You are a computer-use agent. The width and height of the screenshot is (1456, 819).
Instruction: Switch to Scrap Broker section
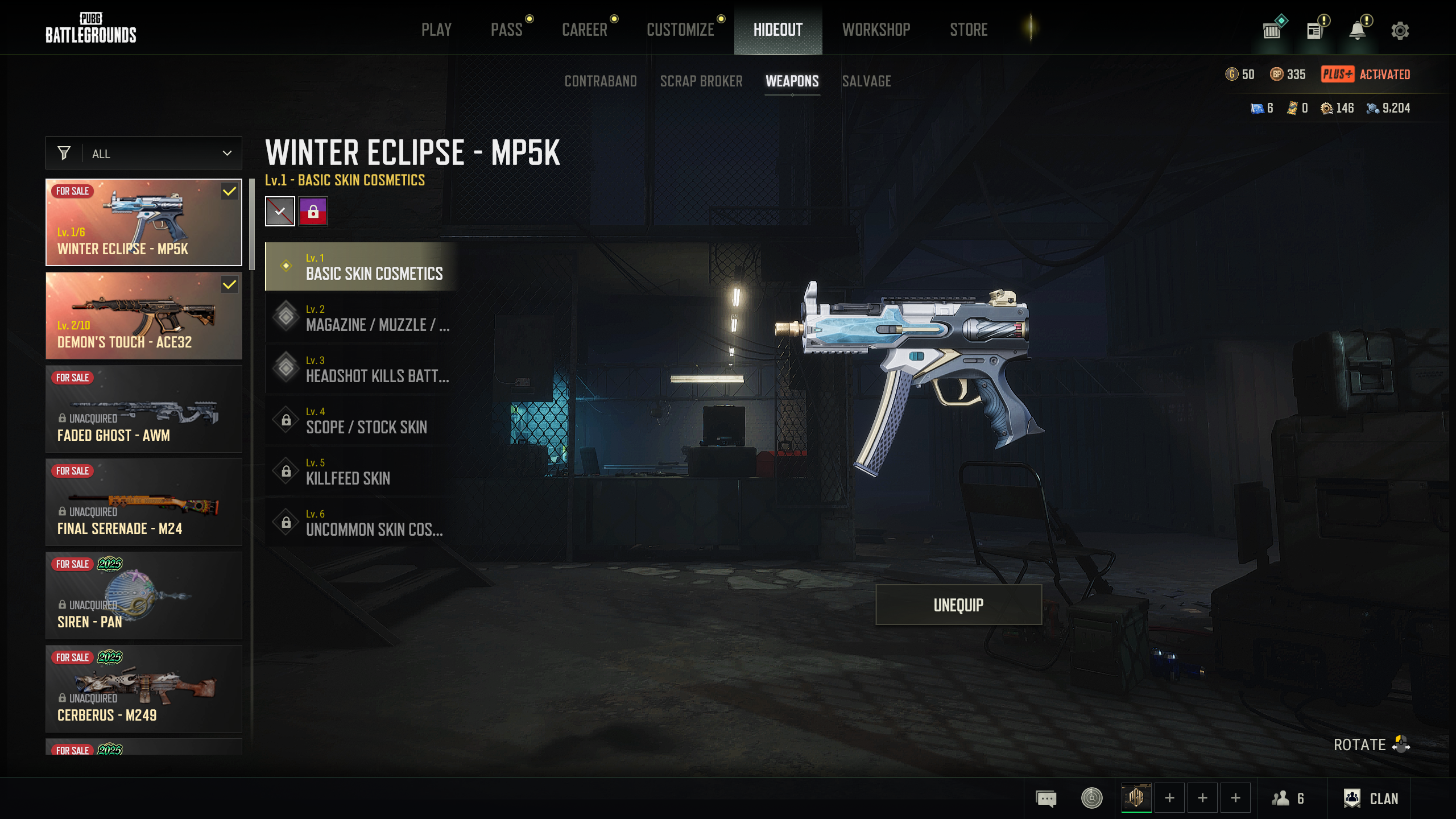[x=701, y=81]
